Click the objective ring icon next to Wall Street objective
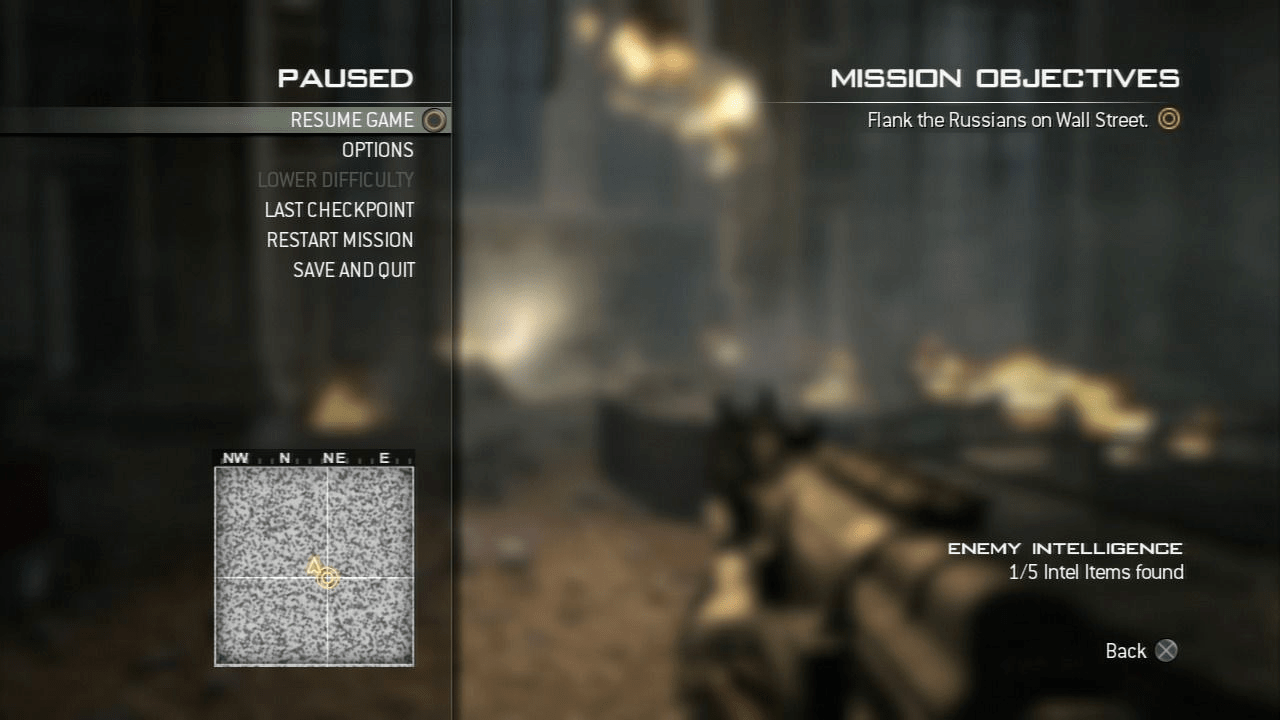 pos(1168,119)
